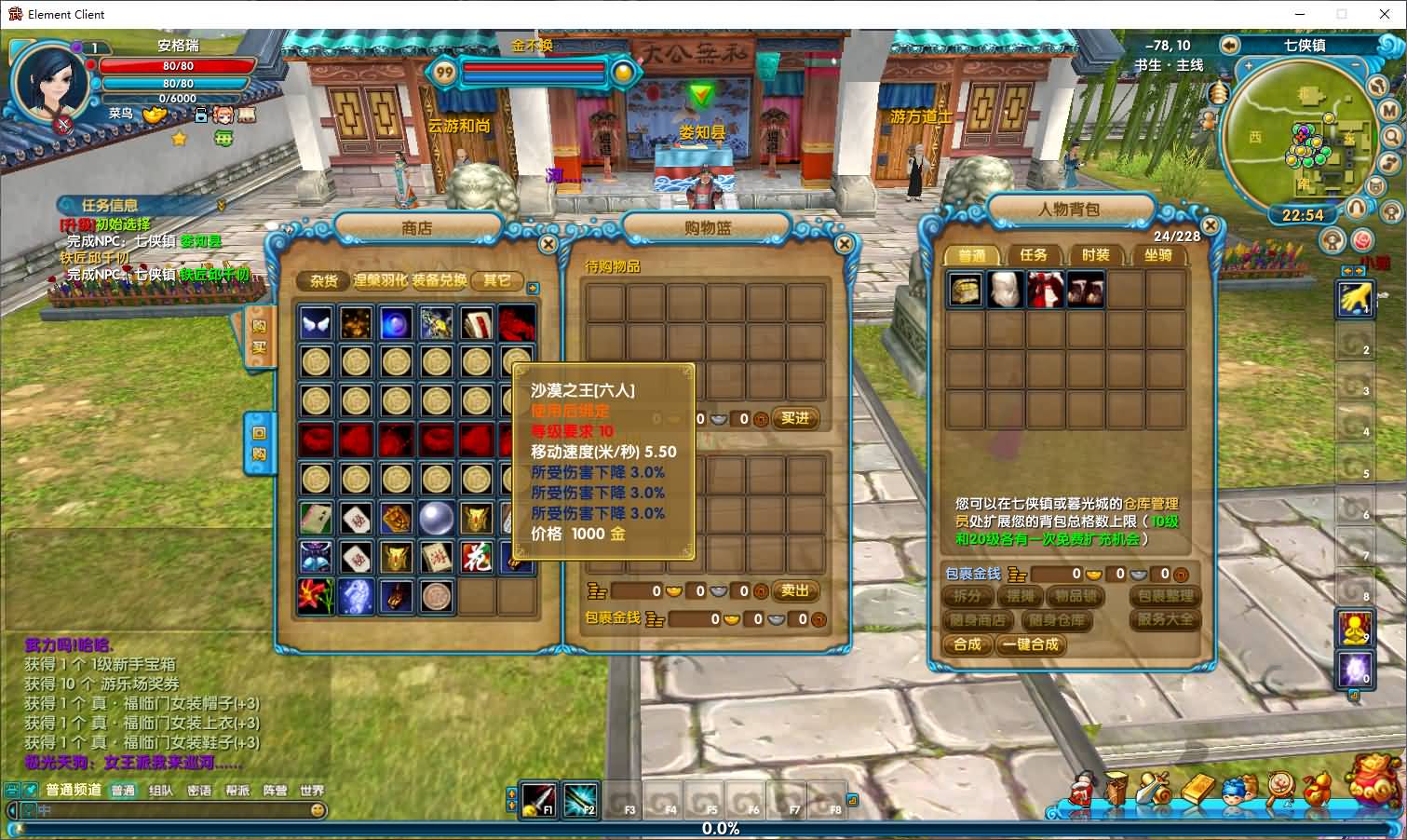Close the shop (商店) window

[x=548, y=244]
